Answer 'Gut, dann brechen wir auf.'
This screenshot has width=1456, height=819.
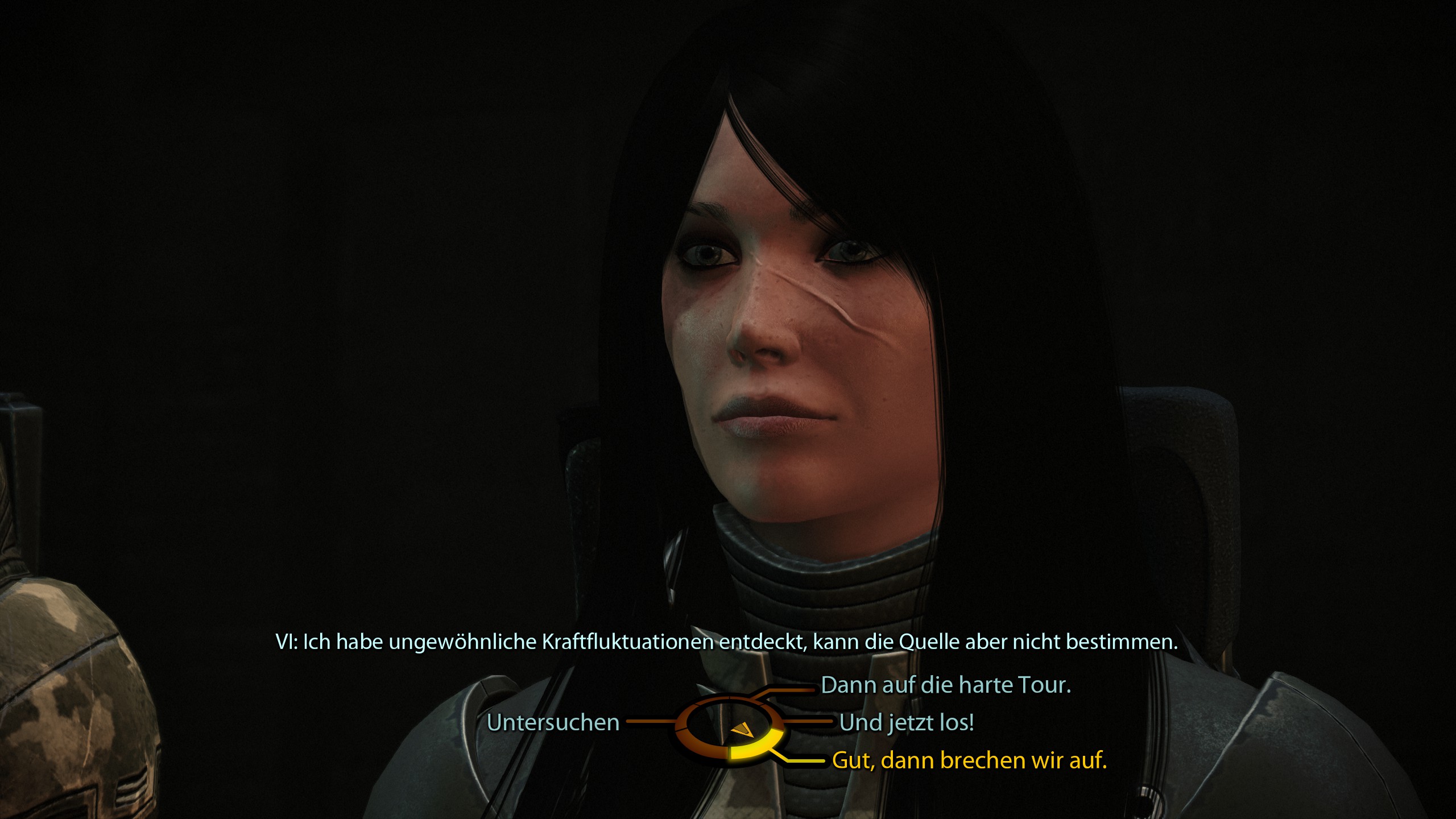[969, 760]
